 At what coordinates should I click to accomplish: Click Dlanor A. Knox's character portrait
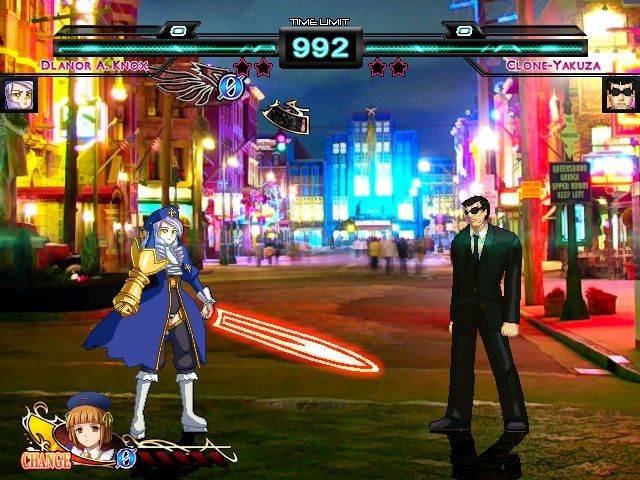coord(19,96)
